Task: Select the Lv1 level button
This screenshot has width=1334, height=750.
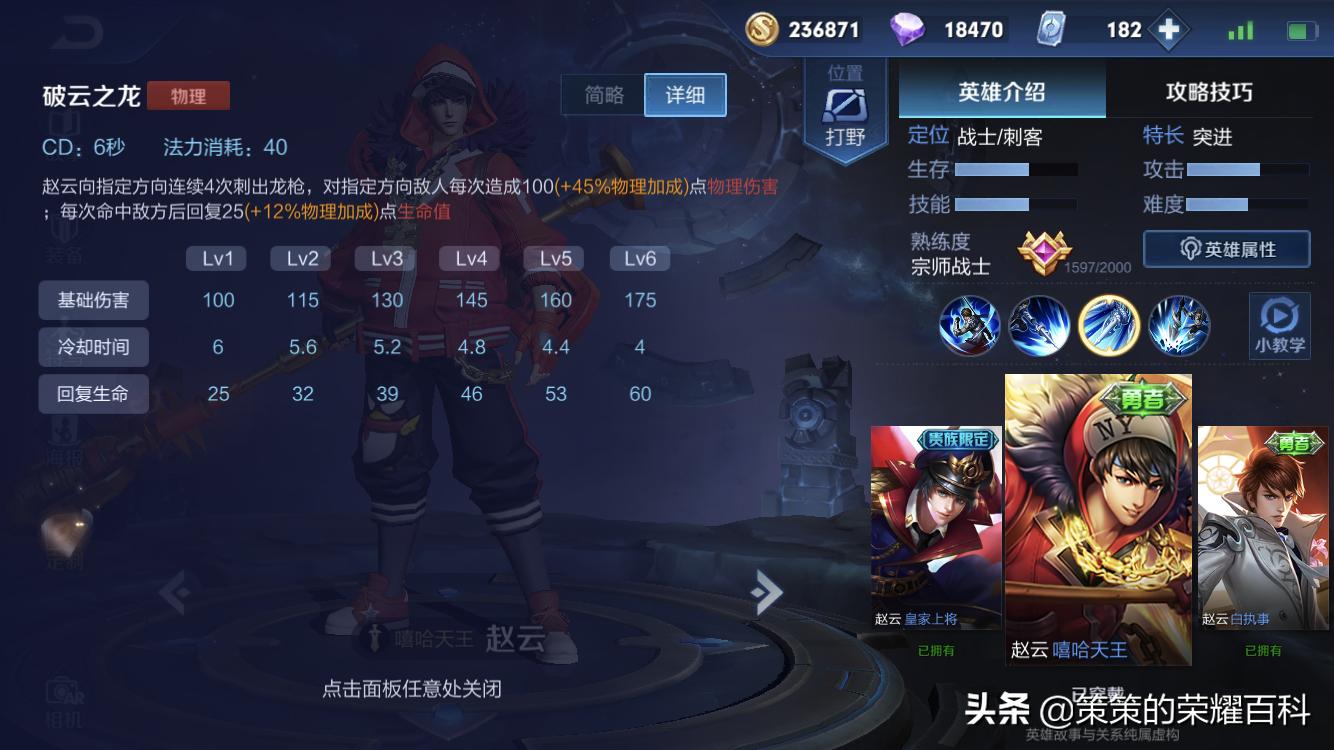Action: click(x=216, y=258)
